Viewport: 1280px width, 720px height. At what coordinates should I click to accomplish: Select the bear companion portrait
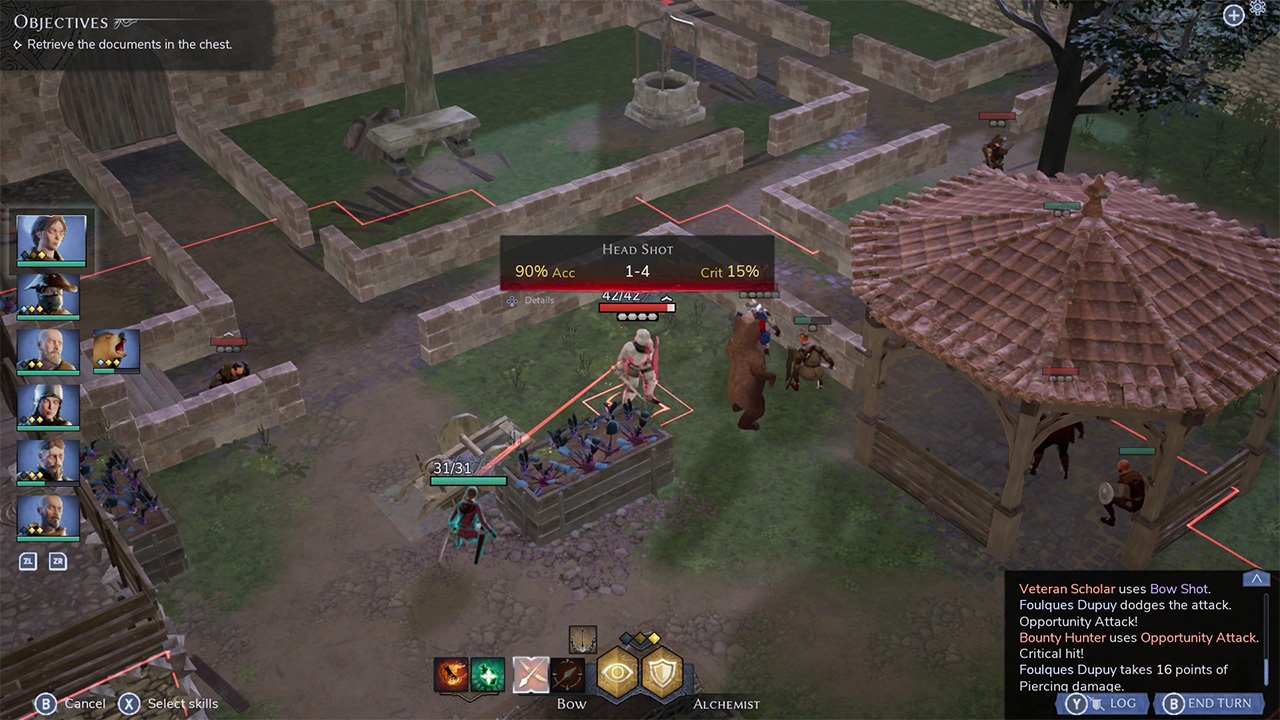coord(115,350)
